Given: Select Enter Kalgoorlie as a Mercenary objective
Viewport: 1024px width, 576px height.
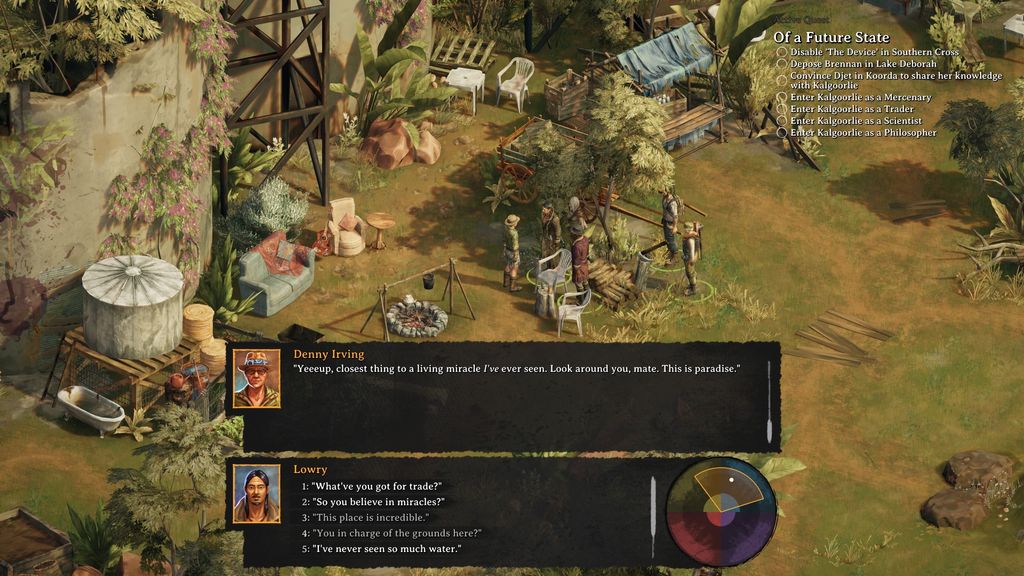Looking at the screenshot, I should click(x=860, y=98).
